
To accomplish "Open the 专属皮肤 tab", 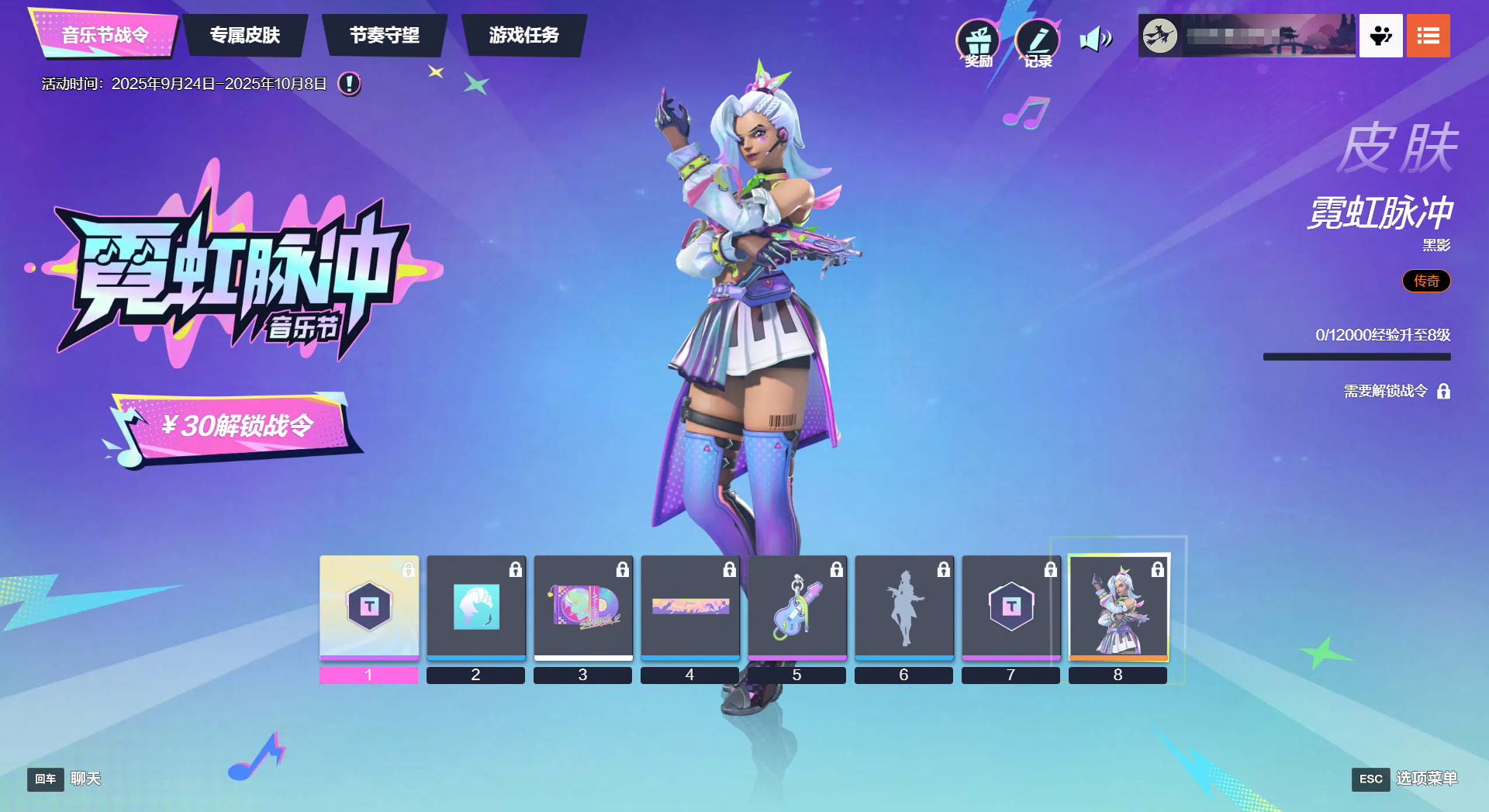I will 245,35.
